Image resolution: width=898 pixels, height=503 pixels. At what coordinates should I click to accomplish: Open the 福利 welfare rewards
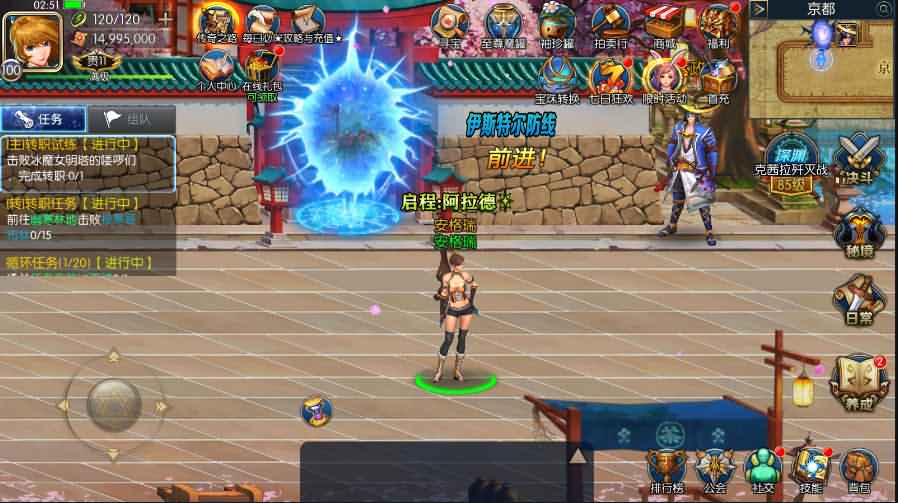pyautogui.click(x=716, y=26)
